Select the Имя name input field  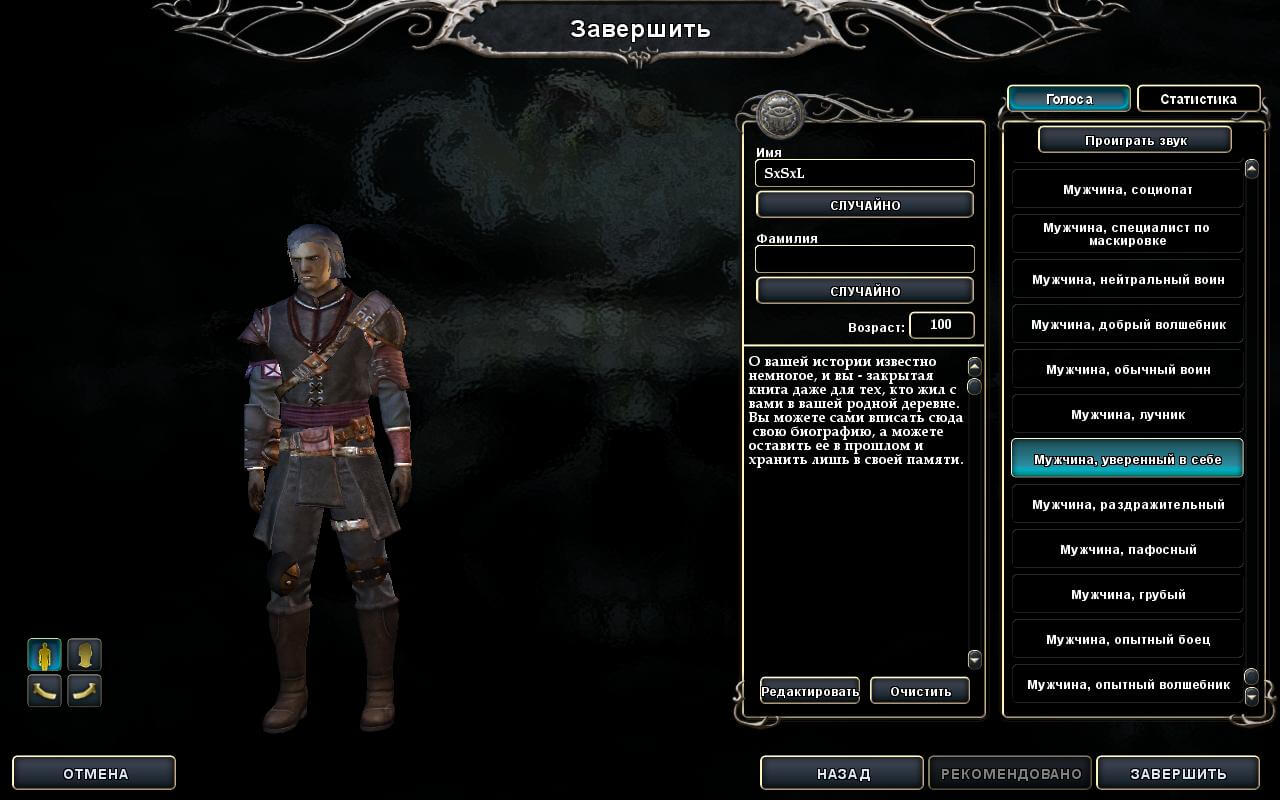pos(864,173)
